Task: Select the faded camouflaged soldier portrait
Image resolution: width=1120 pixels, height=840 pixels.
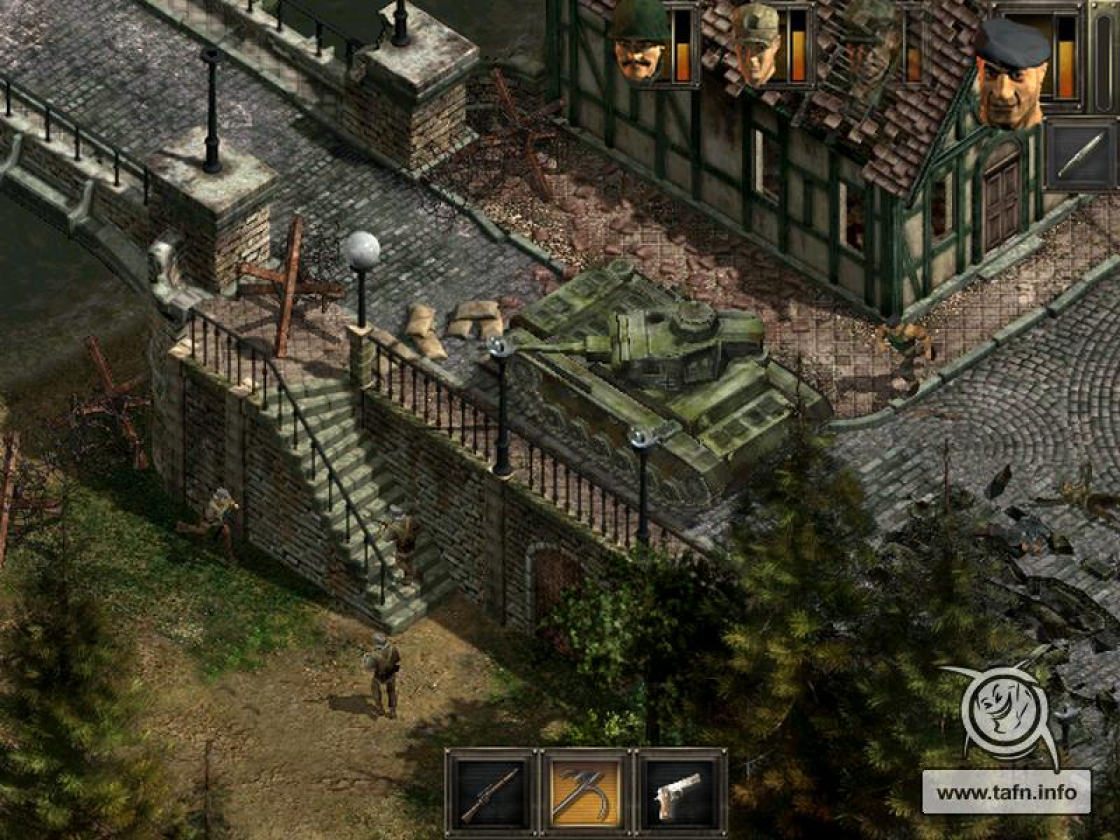Action: (868, 45)
